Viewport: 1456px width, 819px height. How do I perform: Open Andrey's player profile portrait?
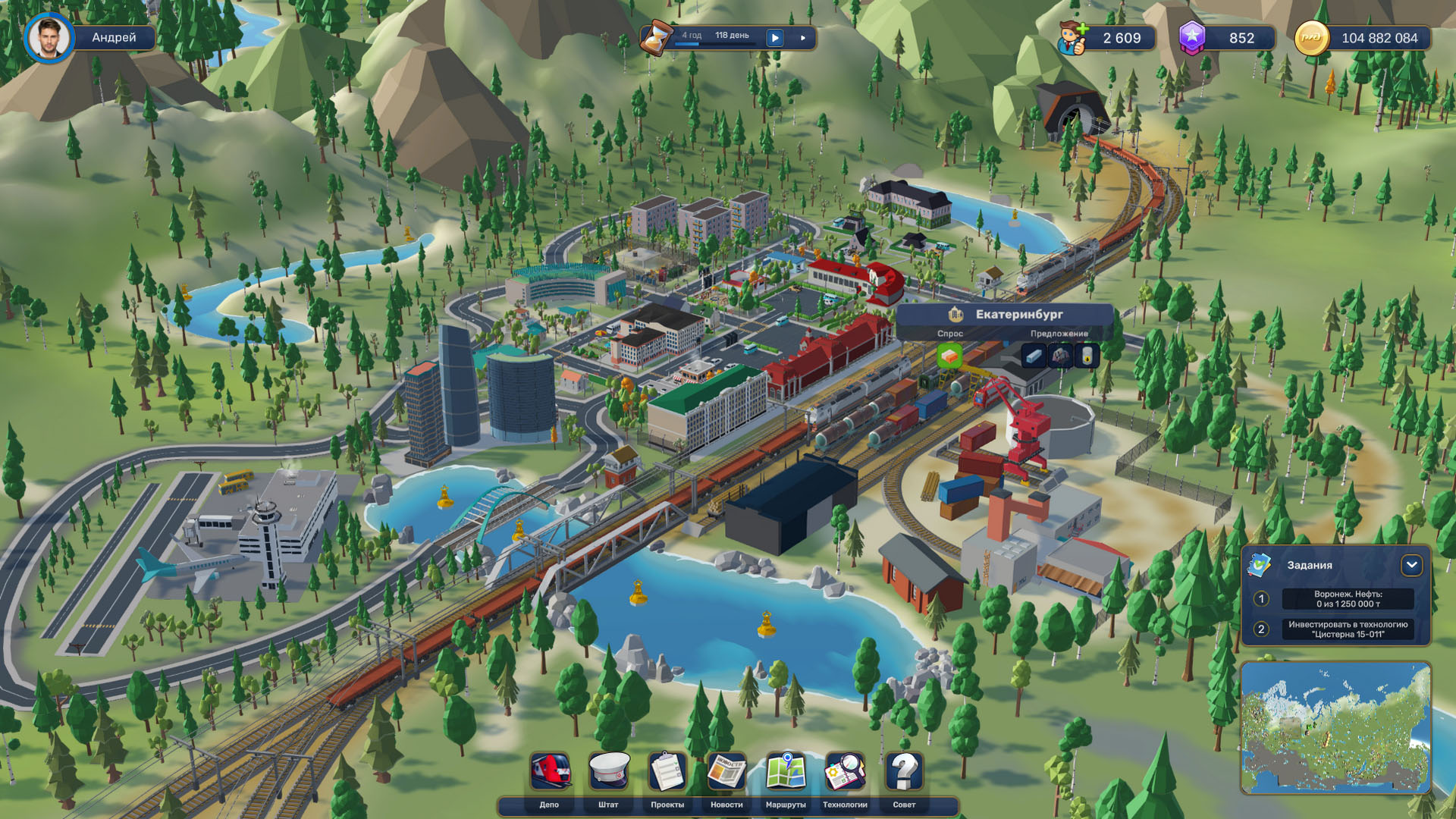(x=49, y=38)
